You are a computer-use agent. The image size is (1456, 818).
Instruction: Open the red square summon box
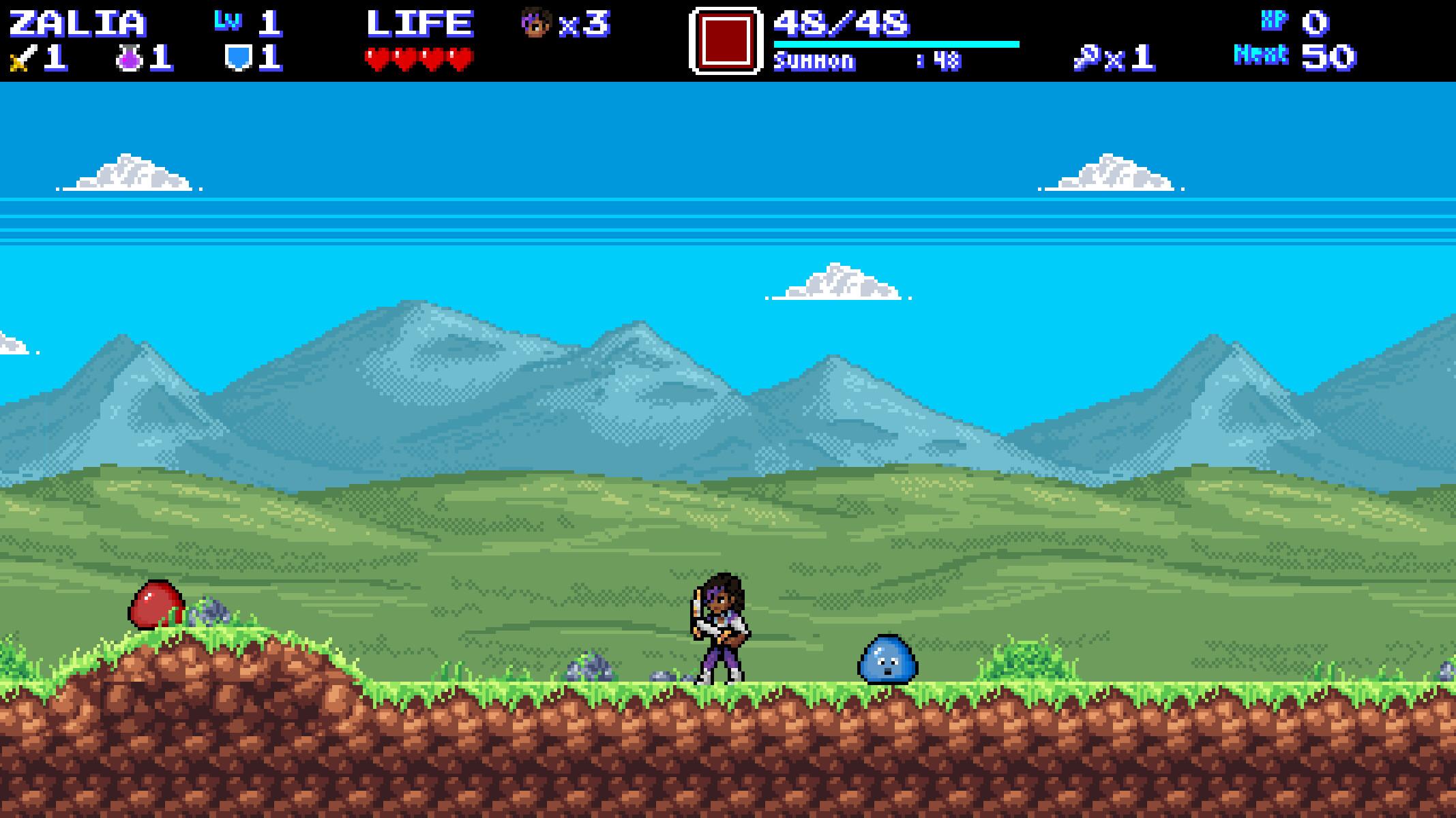(725, 41)
